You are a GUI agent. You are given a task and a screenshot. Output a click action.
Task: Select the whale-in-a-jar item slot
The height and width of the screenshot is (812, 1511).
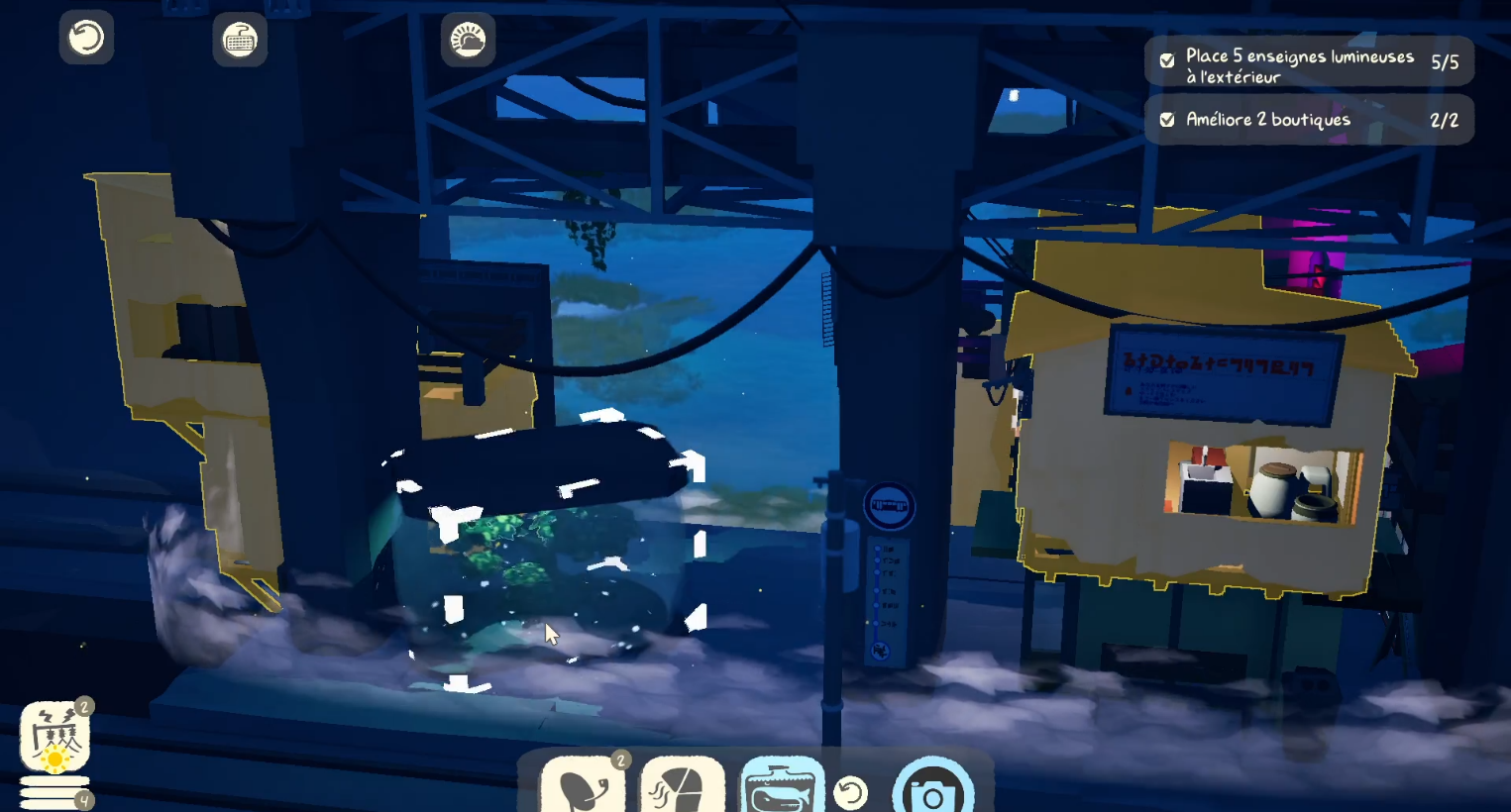(783, 786)
